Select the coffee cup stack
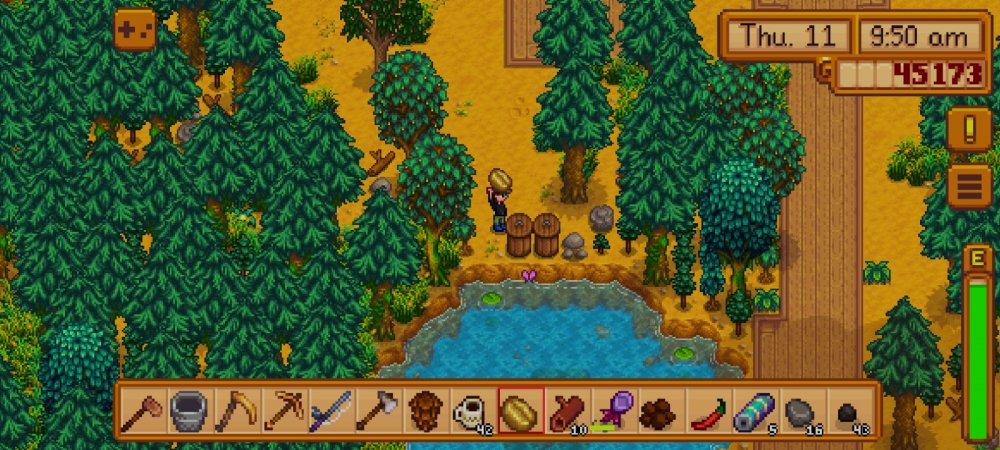This screenshot has height=450, width=1000. (x=473, y=411)
